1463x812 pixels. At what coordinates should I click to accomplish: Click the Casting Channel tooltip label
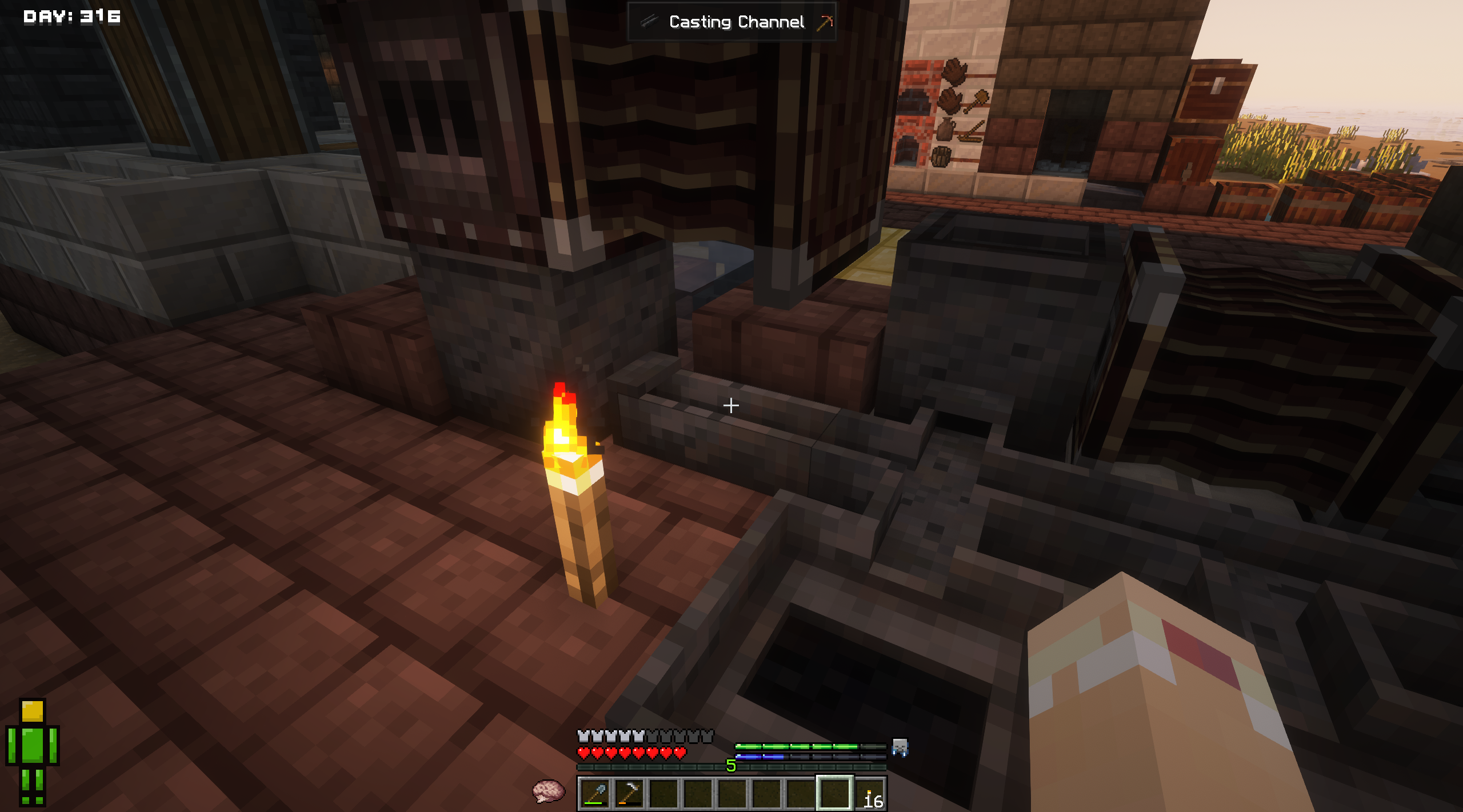click(736, 22)
